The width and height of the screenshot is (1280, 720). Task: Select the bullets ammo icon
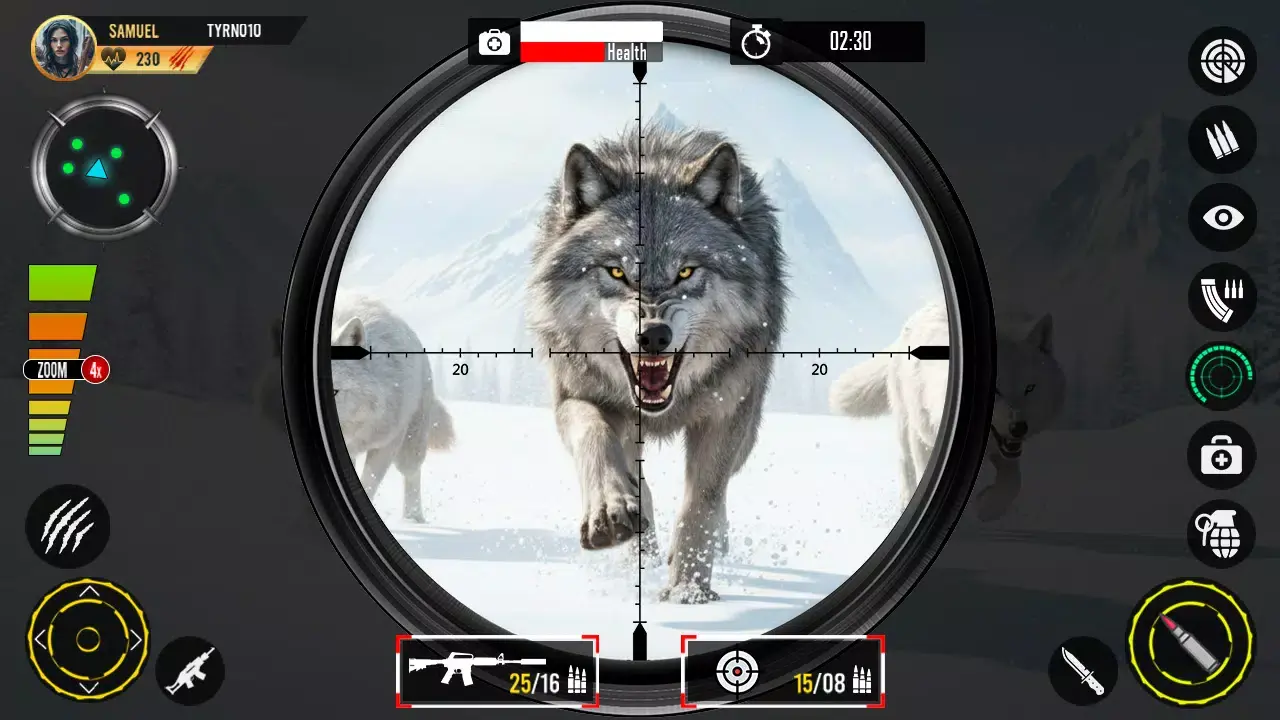1220,140
